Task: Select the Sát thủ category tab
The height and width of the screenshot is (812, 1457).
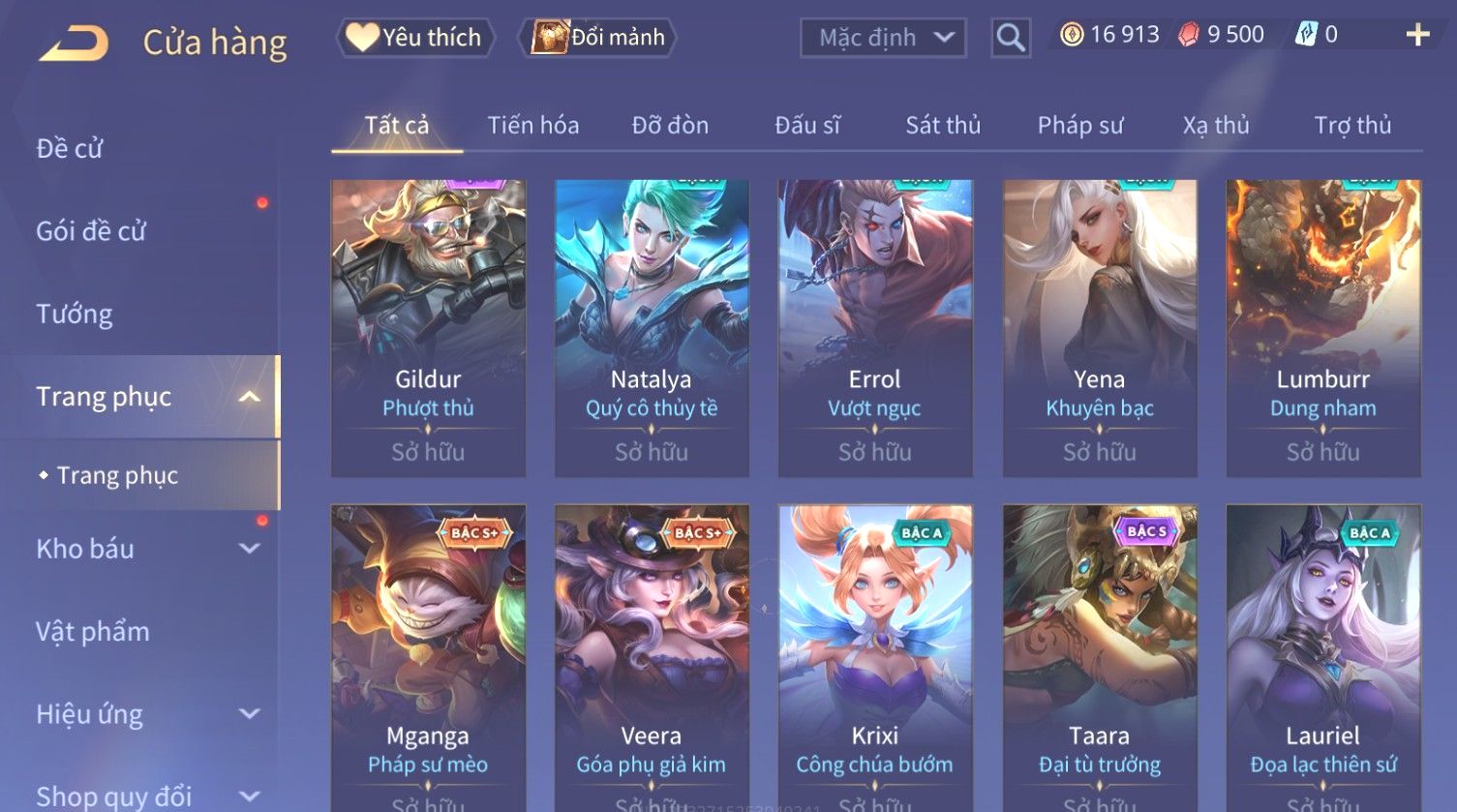Action: coord(943,126)
